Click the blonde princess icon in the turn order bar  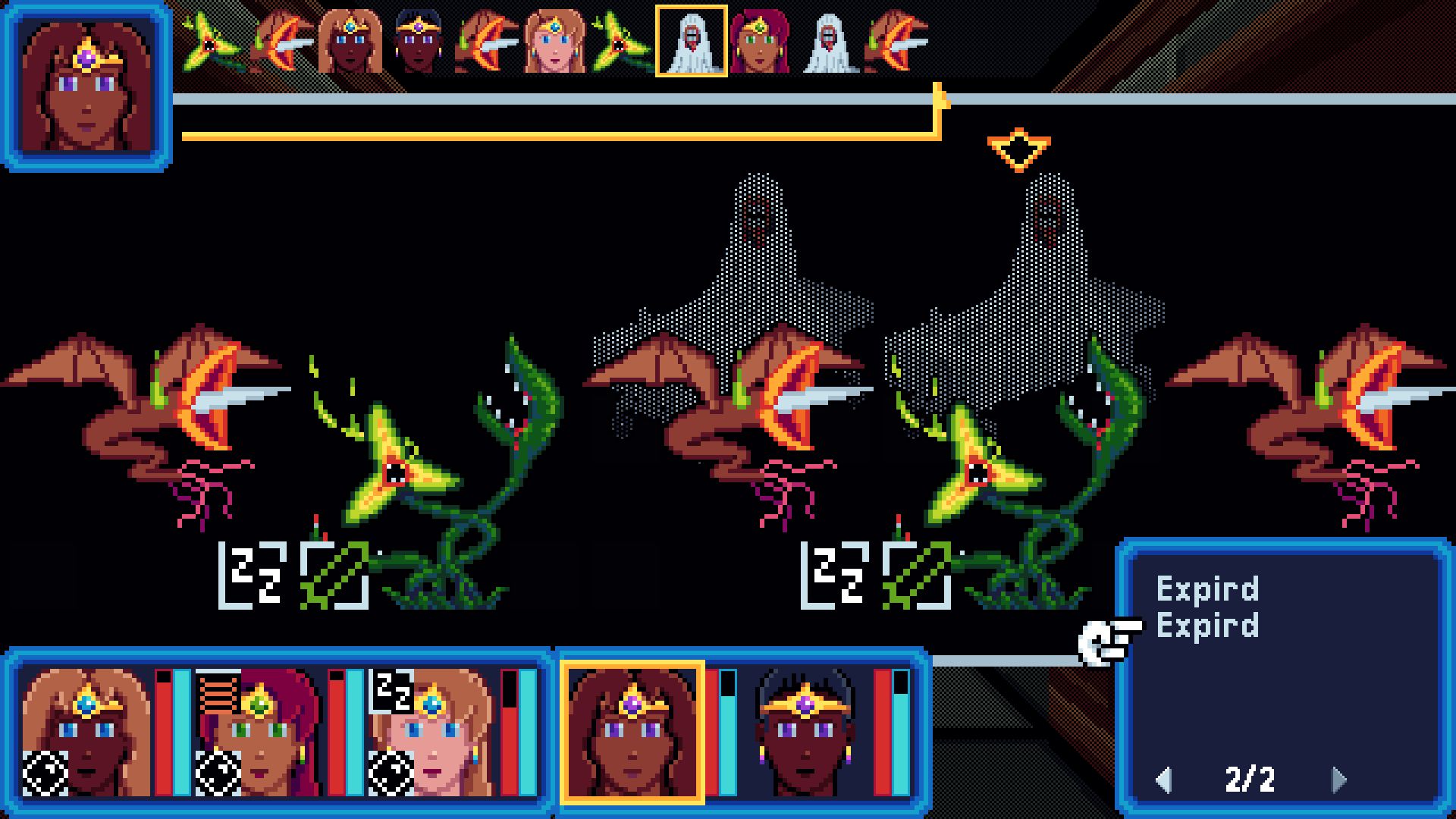click(554, 43)
